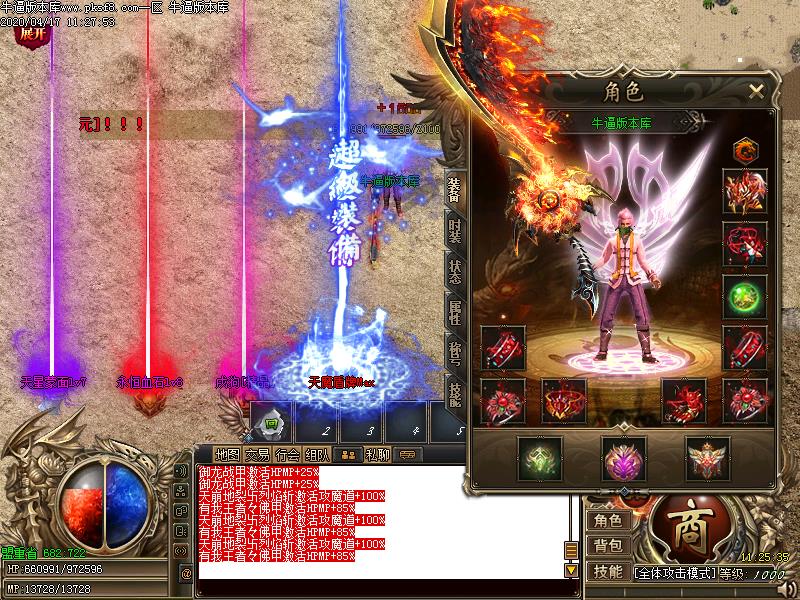Viewport: 800px width, 600px height.
Task: Show the 状态 status tab
Action: [x=454, y=274]
